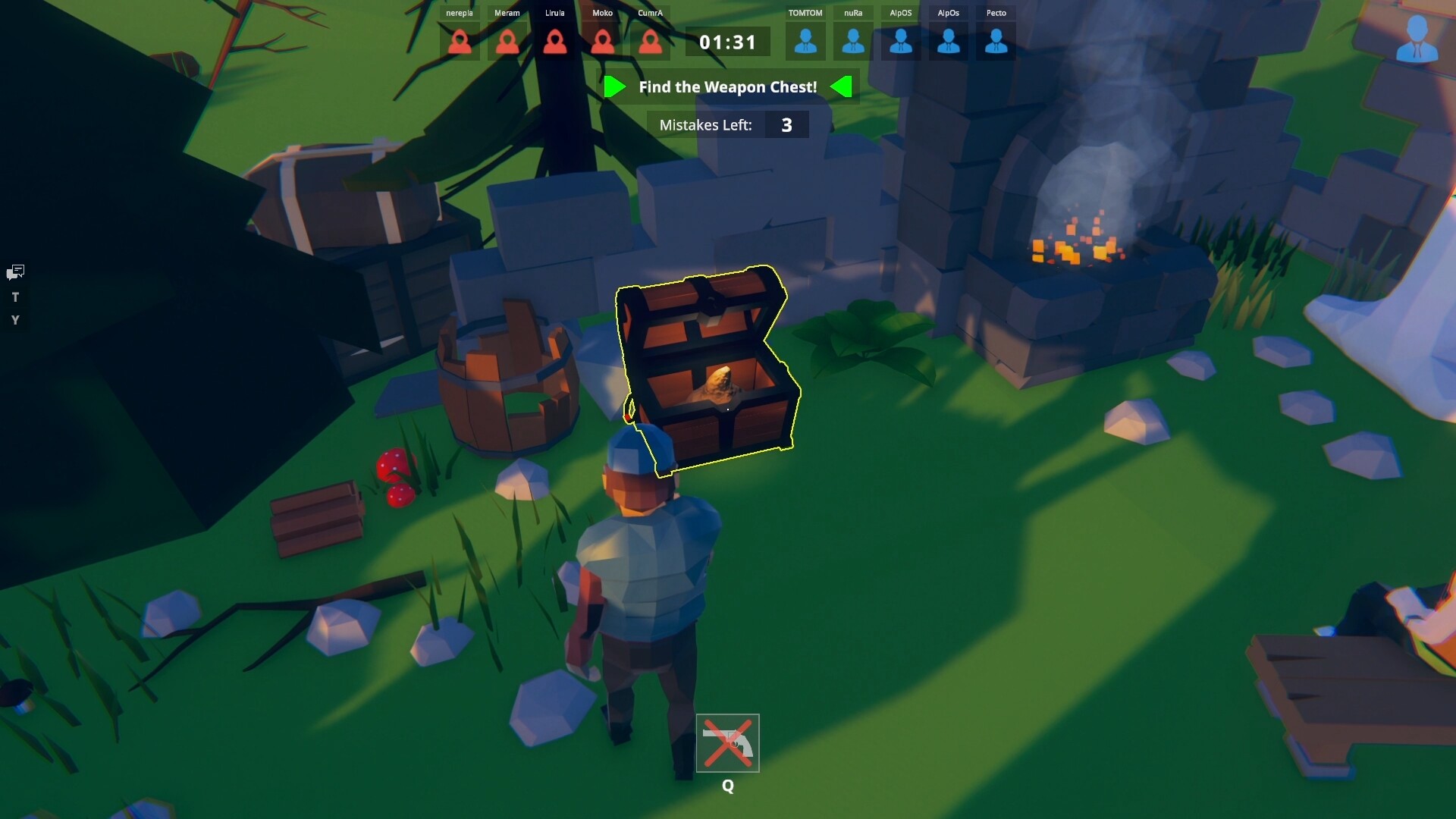
Task: Click the Find the Weapon Chest objective
Action: pos(728,87)
